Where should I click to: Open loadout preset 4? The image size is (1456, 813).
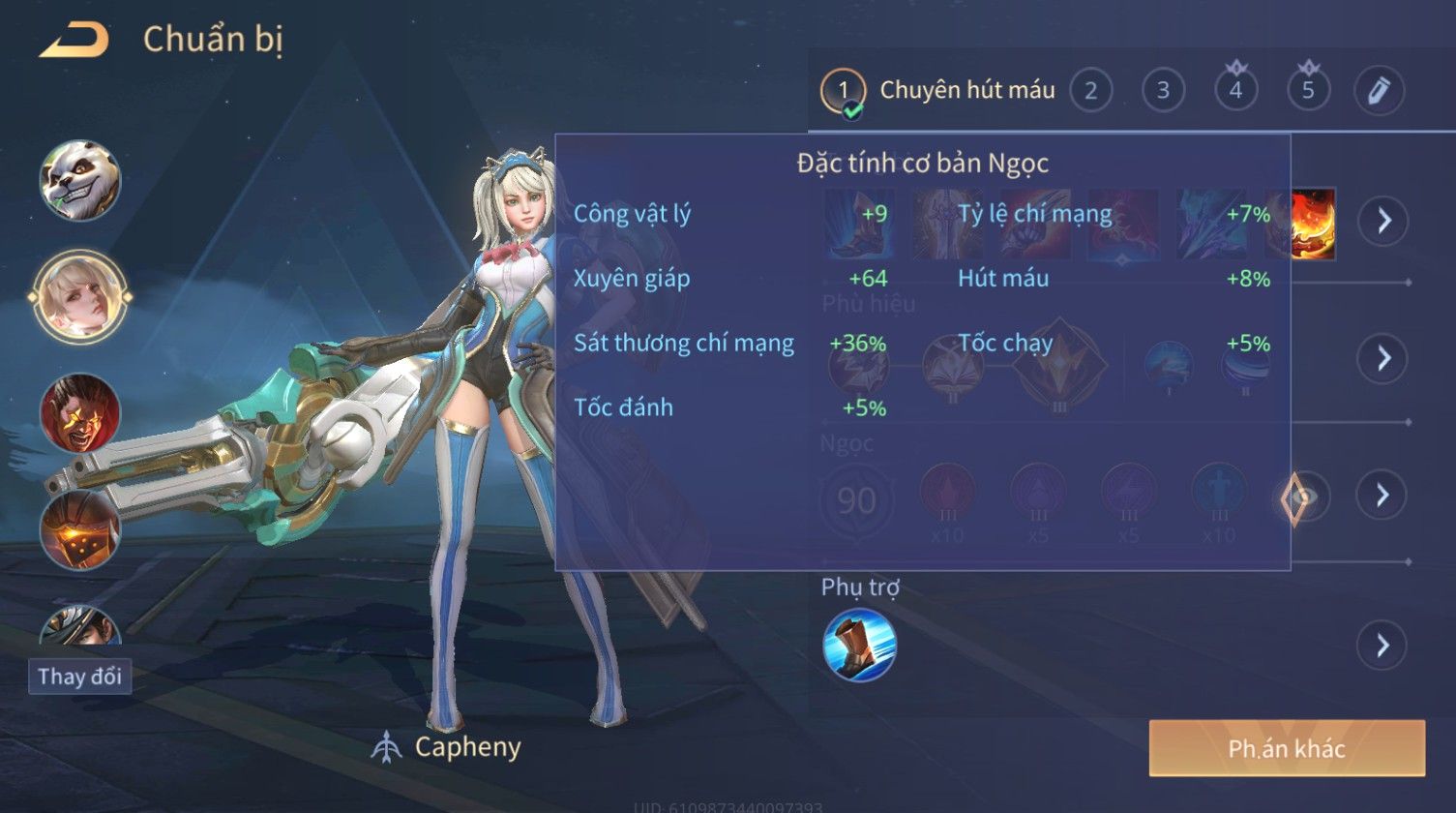1235,91
